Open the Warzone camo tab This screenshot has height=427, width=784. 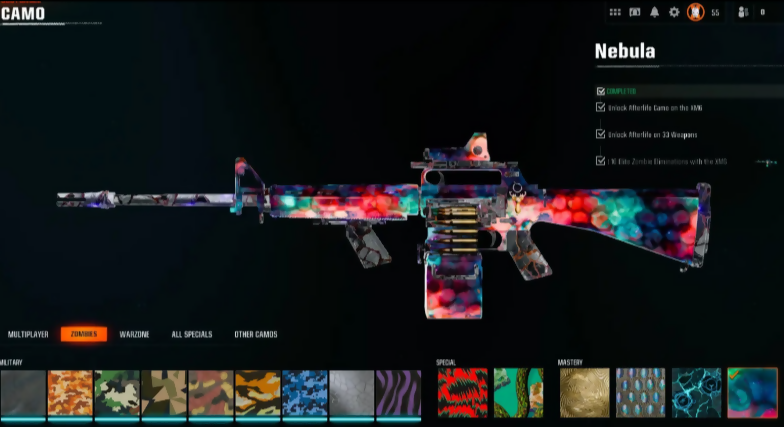[x=135, y=334]
